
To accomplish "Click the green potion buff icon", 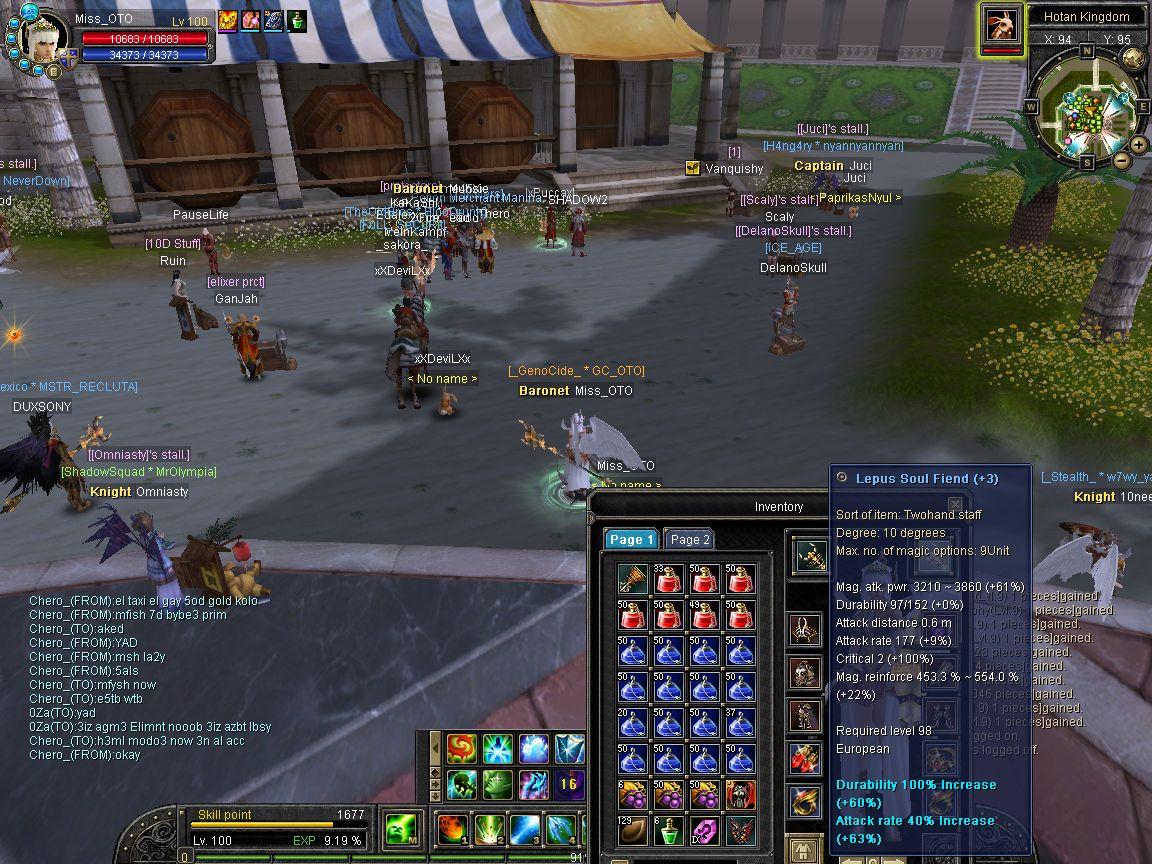I will 297,20.
